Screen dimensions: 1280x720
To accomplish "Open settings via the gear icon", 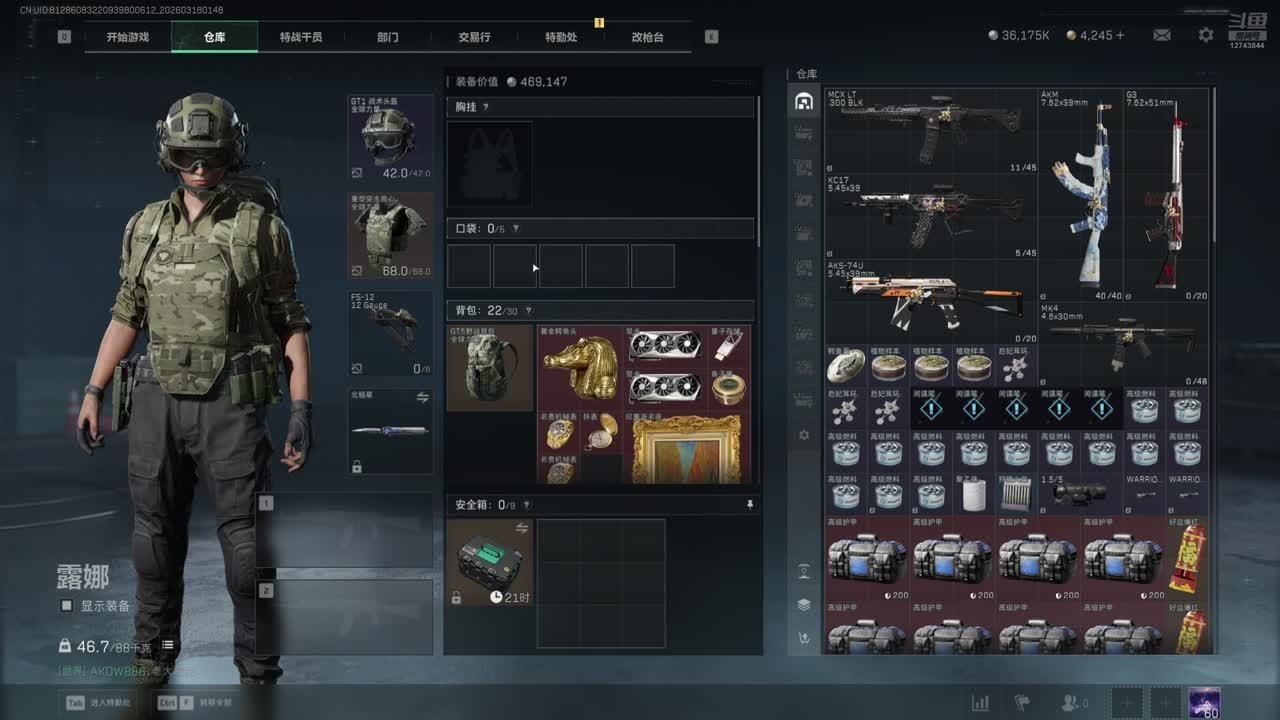I will [1206, 35].
